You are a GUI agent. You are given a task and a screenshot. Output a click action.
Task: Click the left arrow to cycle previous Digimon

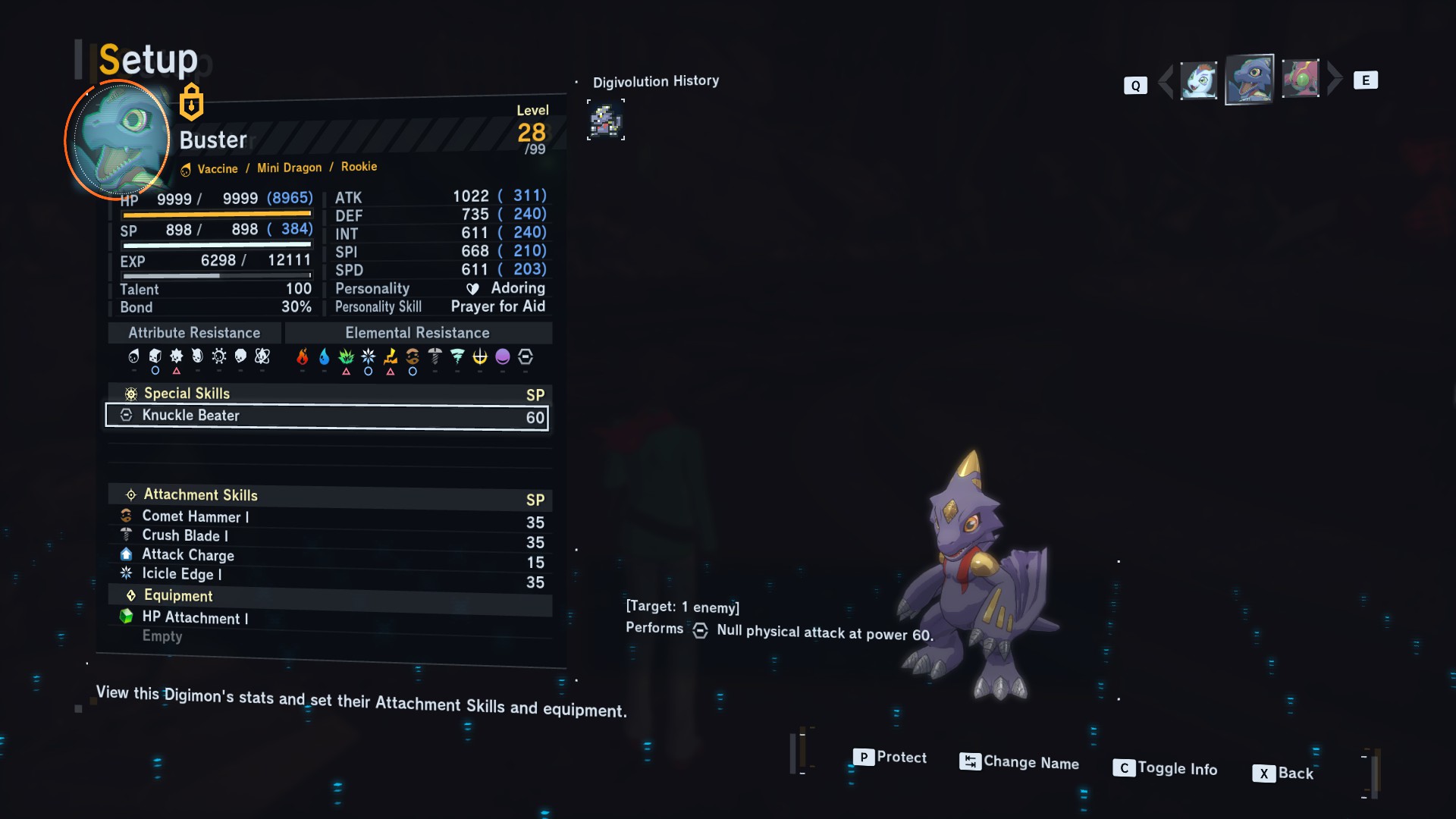point(1166,81)
